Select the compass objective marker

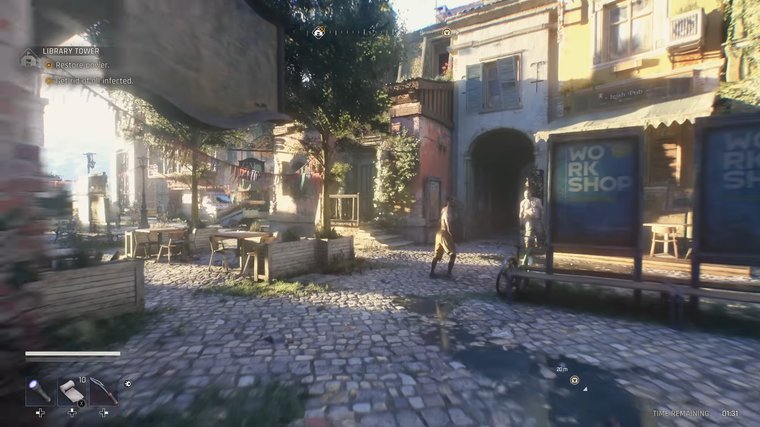point(318,32)
